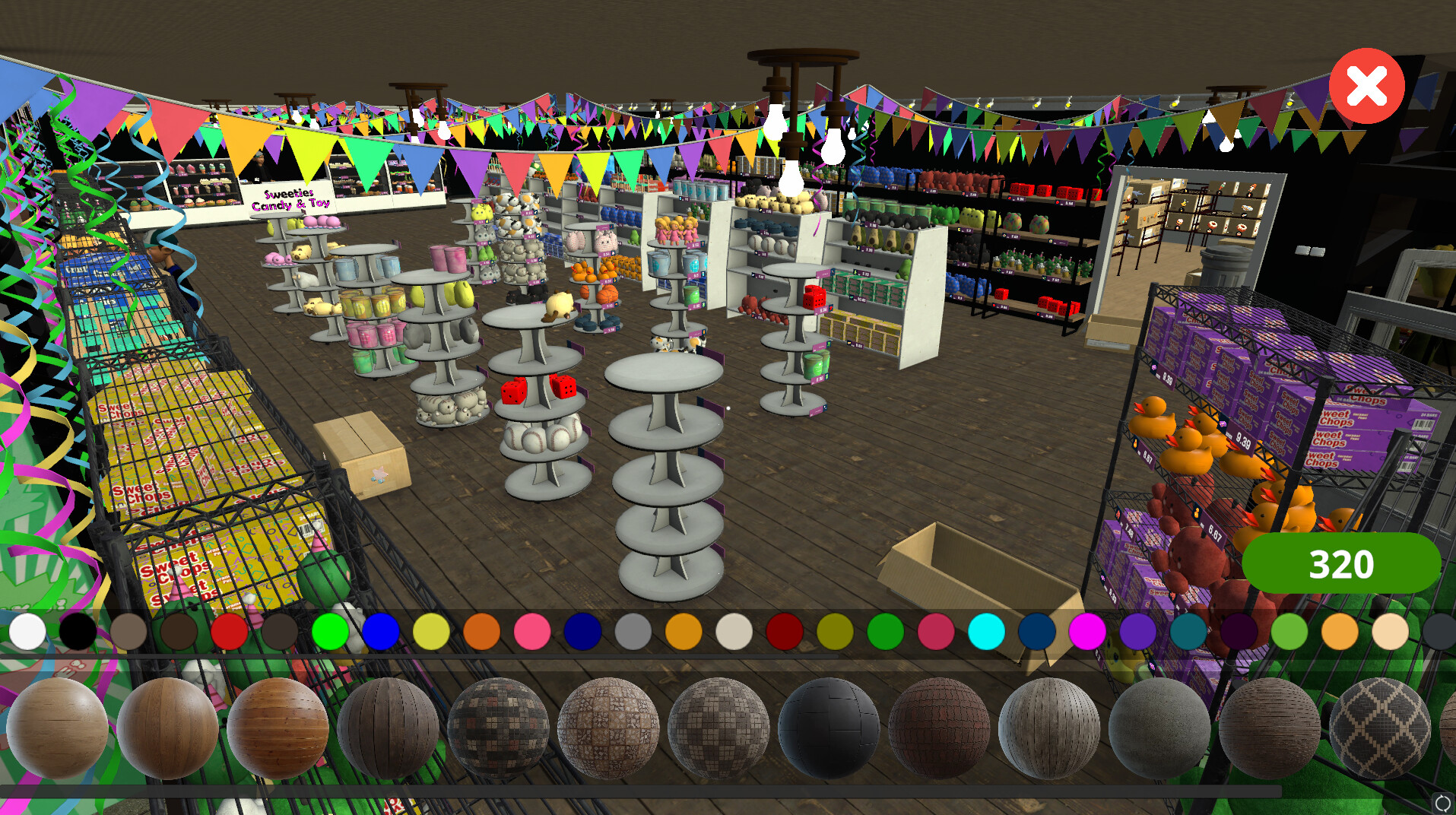Image resolution: width=1456 pixels, height=815 pixels.
Task: Select the black color swatch
Action: coord(77,631)
